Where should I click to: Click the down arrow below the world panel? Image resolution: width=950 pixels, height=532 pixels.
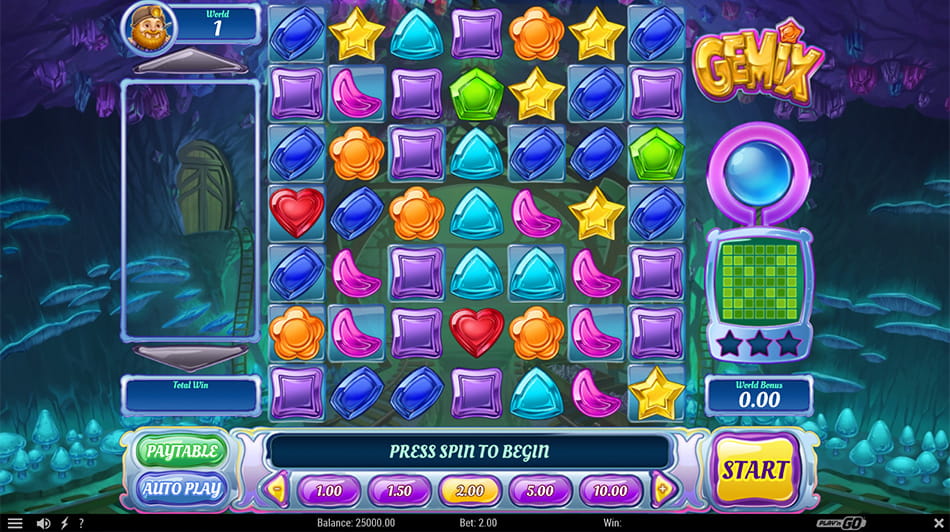coord(189,356)
